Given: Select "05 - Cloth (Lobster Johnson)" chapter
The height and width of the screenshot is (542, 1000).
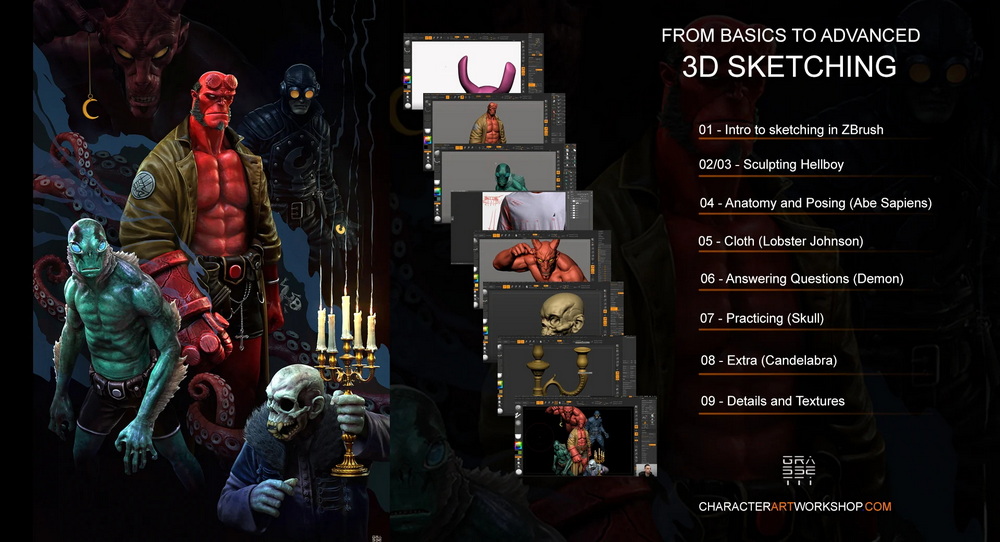Looking at the screenshot, I should pyautogui.click(x=781, y=241).
